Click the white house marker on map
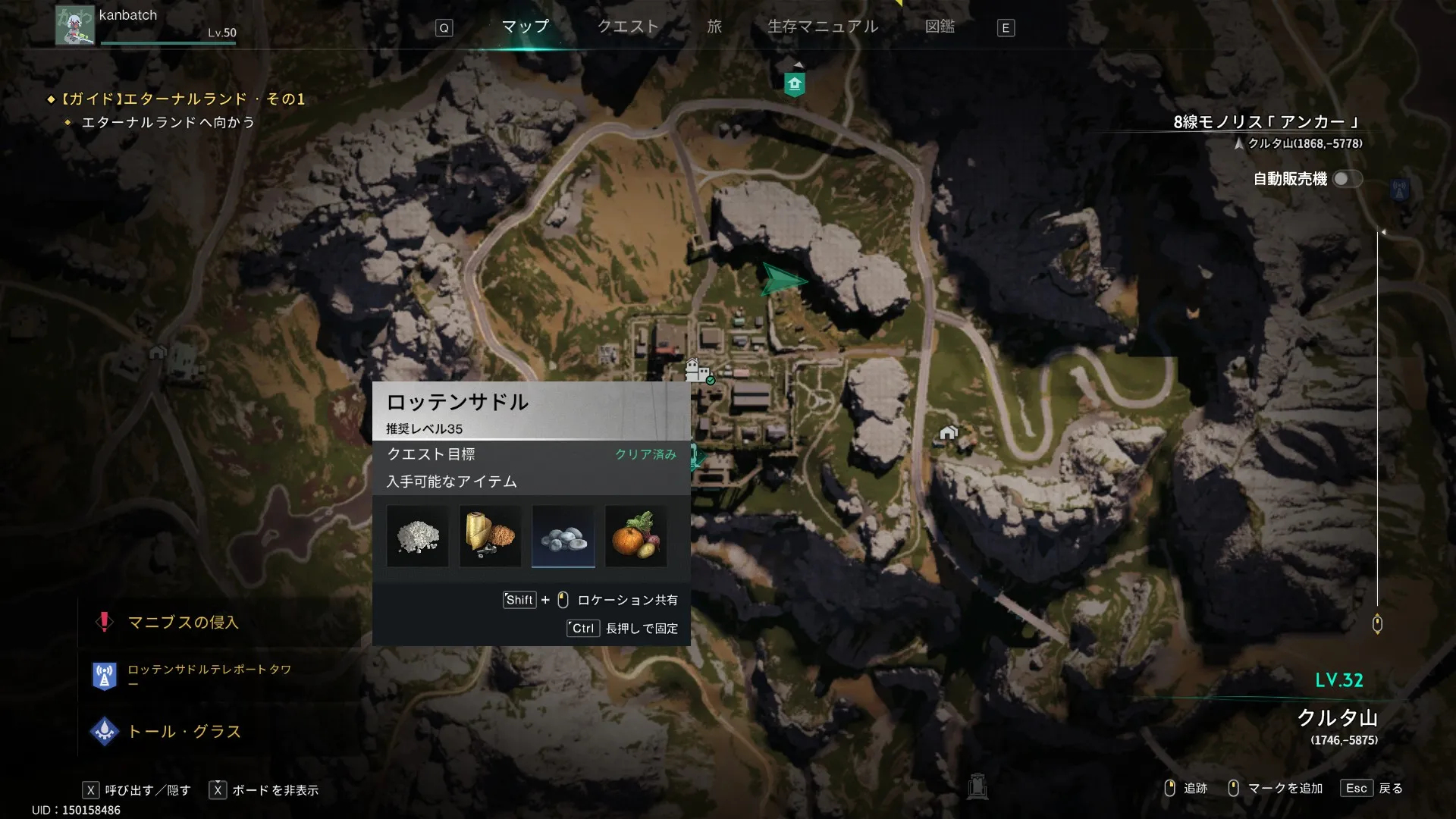Screen dimensions: 1456x819 click(x=948, y=433)
